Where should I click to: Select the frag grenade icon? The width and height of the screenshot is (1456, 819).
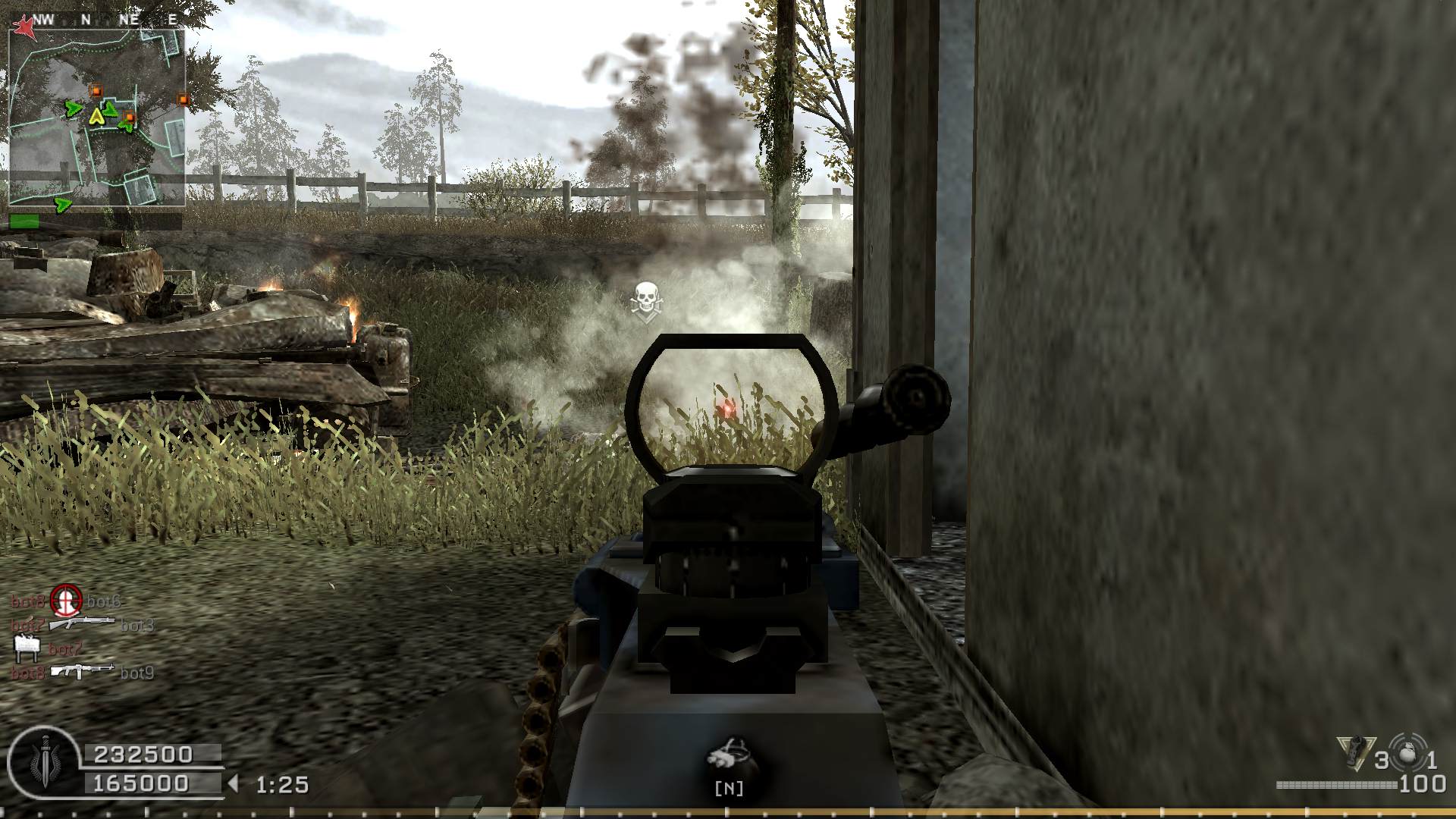tap(1409, 755)
